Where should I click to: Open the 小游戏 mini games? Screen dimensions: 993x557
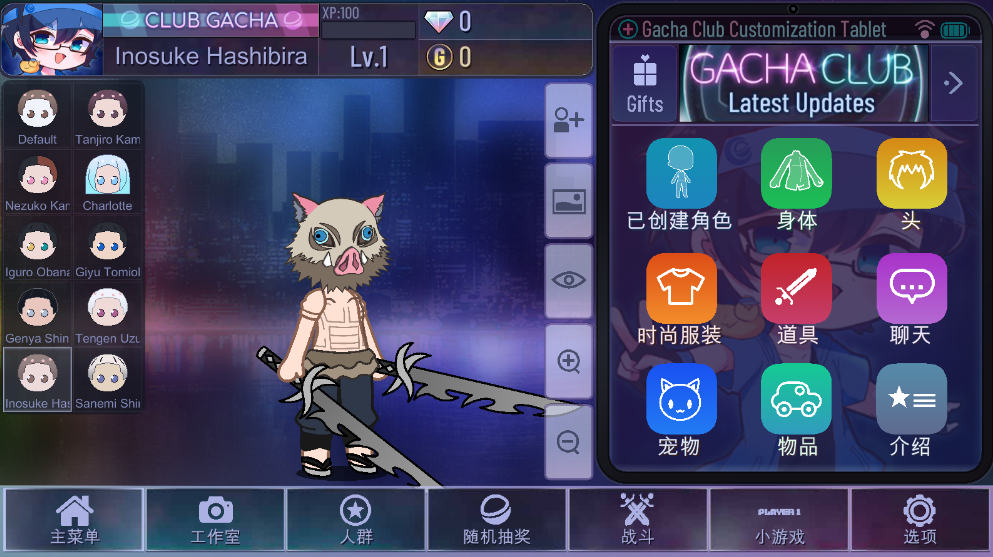tap(778, 519)
